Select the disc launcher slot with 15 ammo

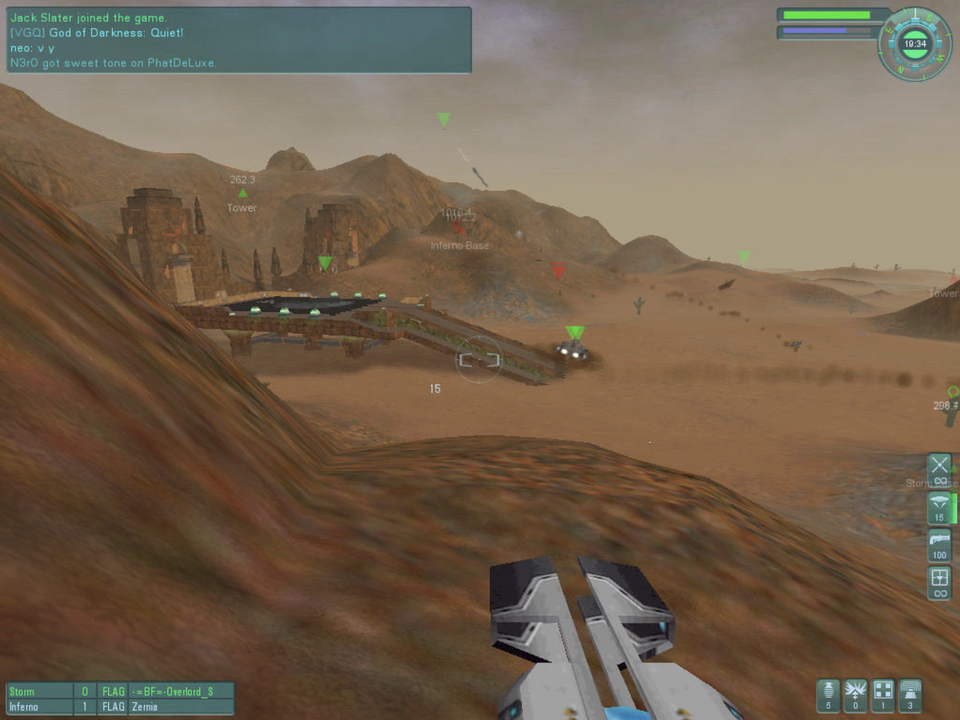coord(939,507)
